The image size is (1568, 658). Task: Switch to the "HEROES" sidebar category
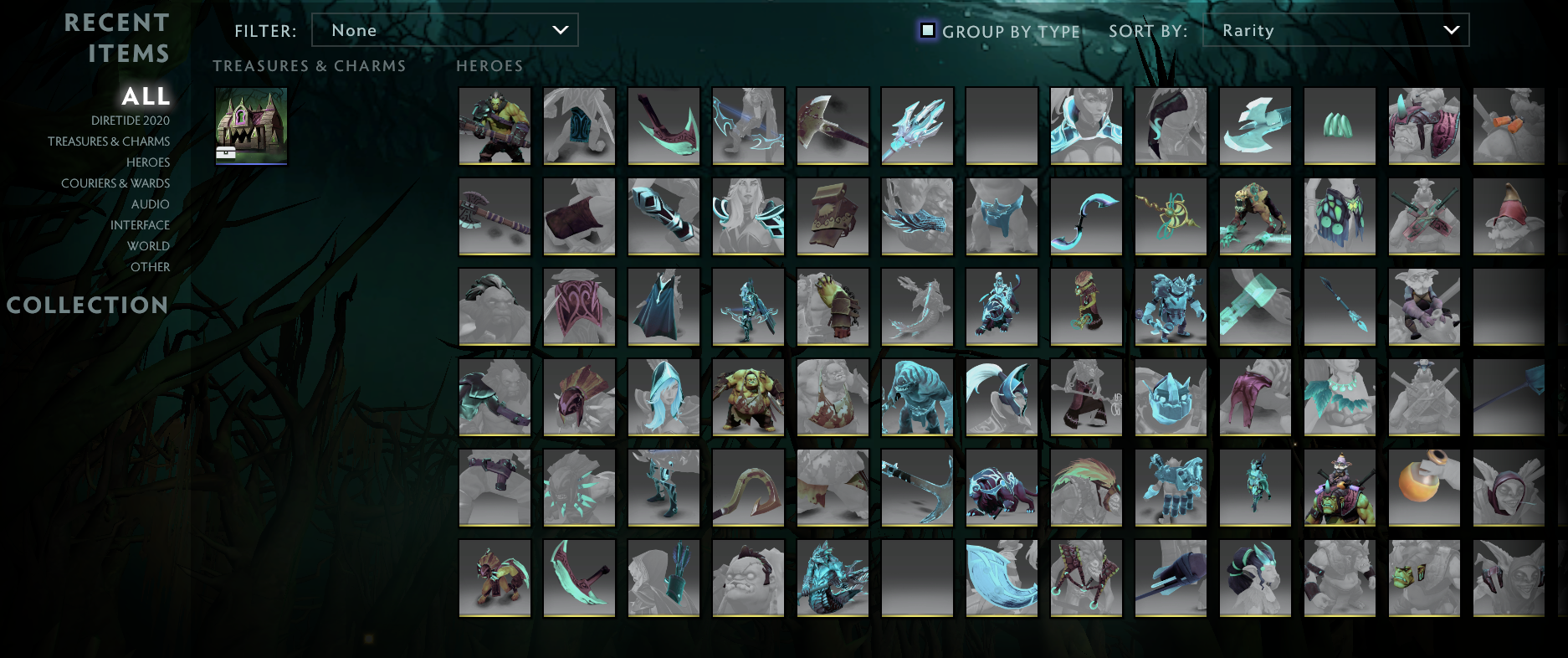(x=149, y=162)
